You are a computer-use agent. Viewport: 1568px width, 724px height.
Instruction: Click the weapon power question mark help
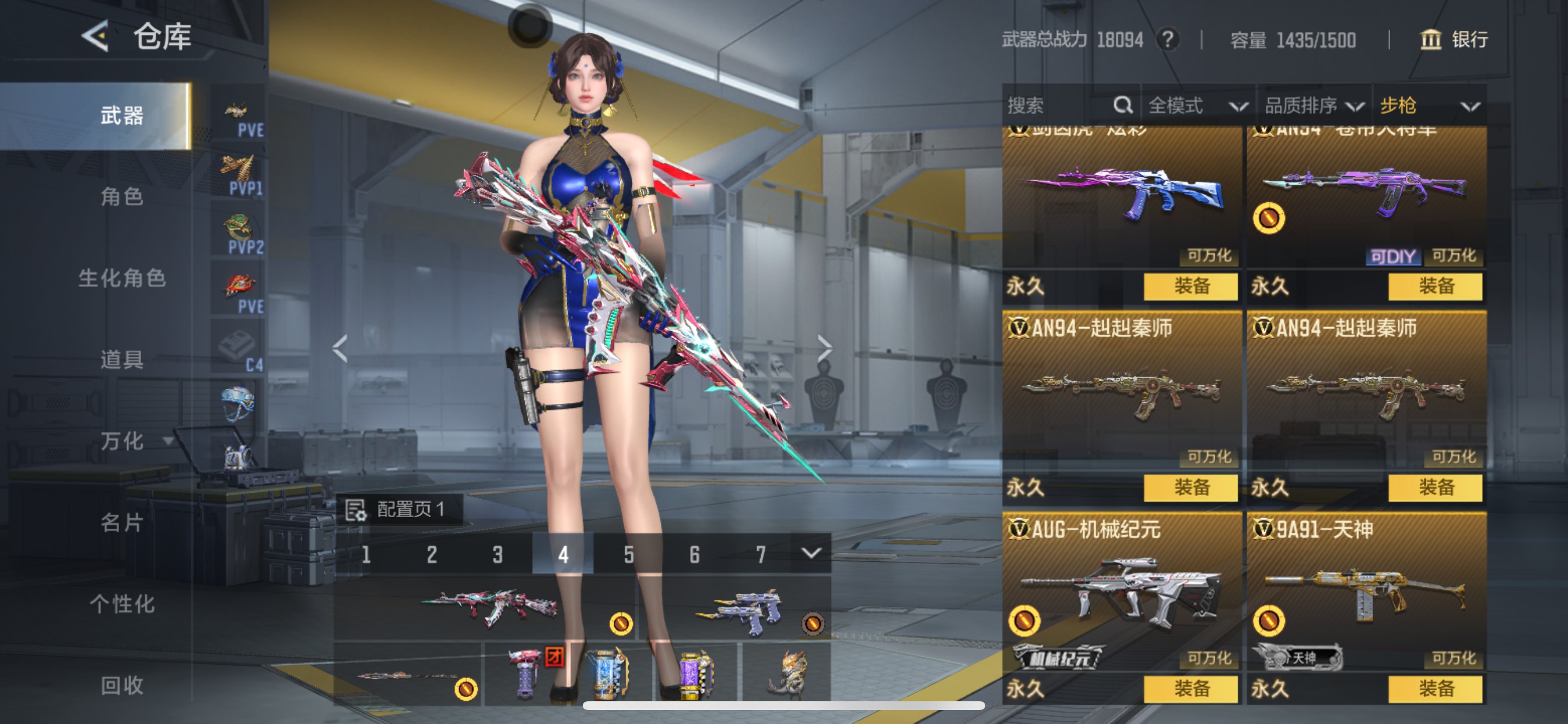click(1167, 40)
